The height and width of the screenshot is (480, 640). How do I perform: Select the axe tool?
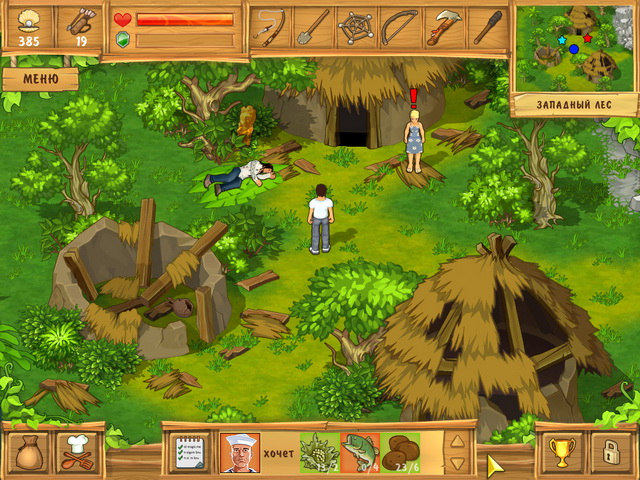[443, 26]
